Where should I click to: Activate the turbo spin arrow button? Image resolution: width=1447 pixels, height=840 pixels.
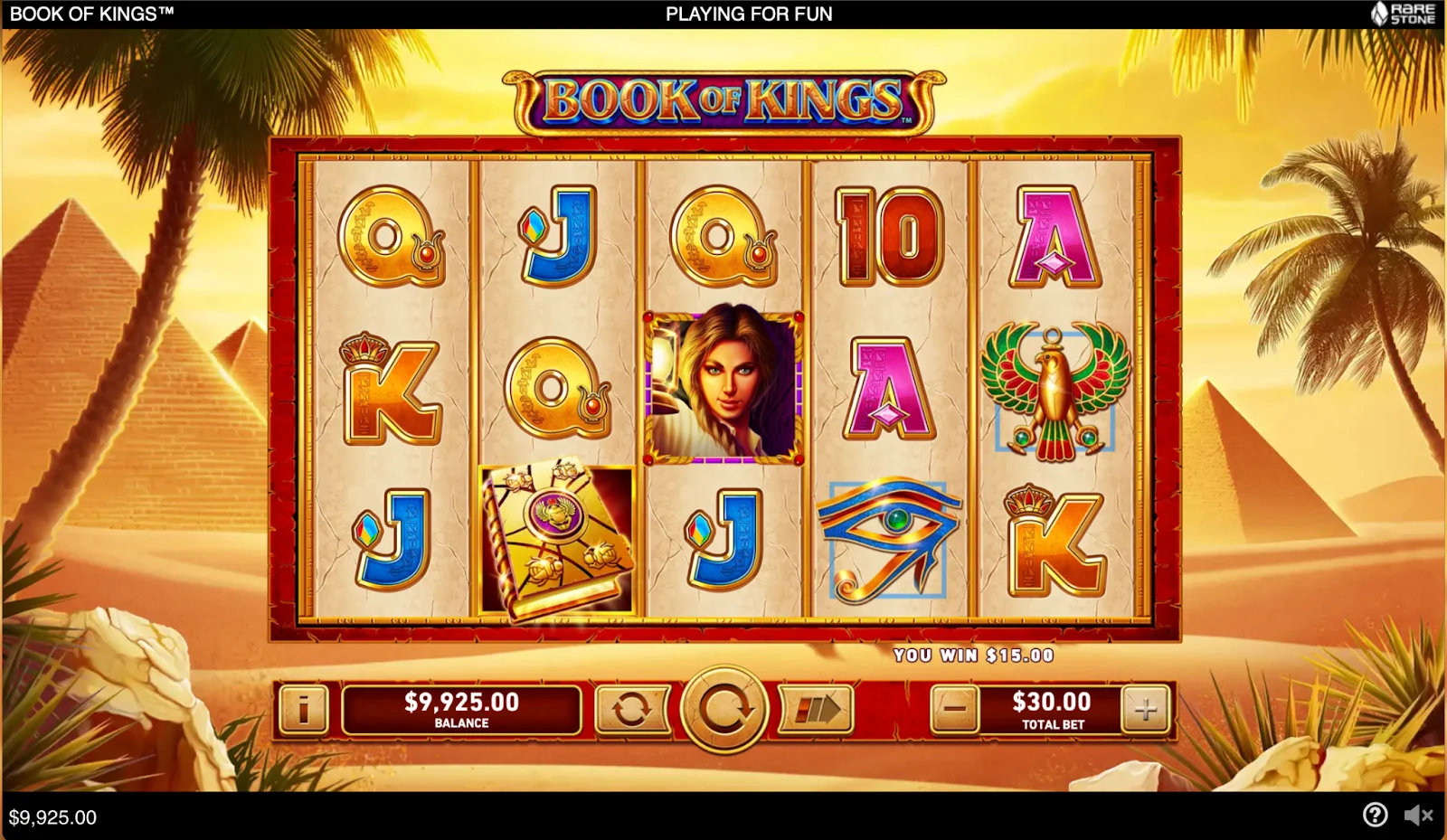(816, 709)
